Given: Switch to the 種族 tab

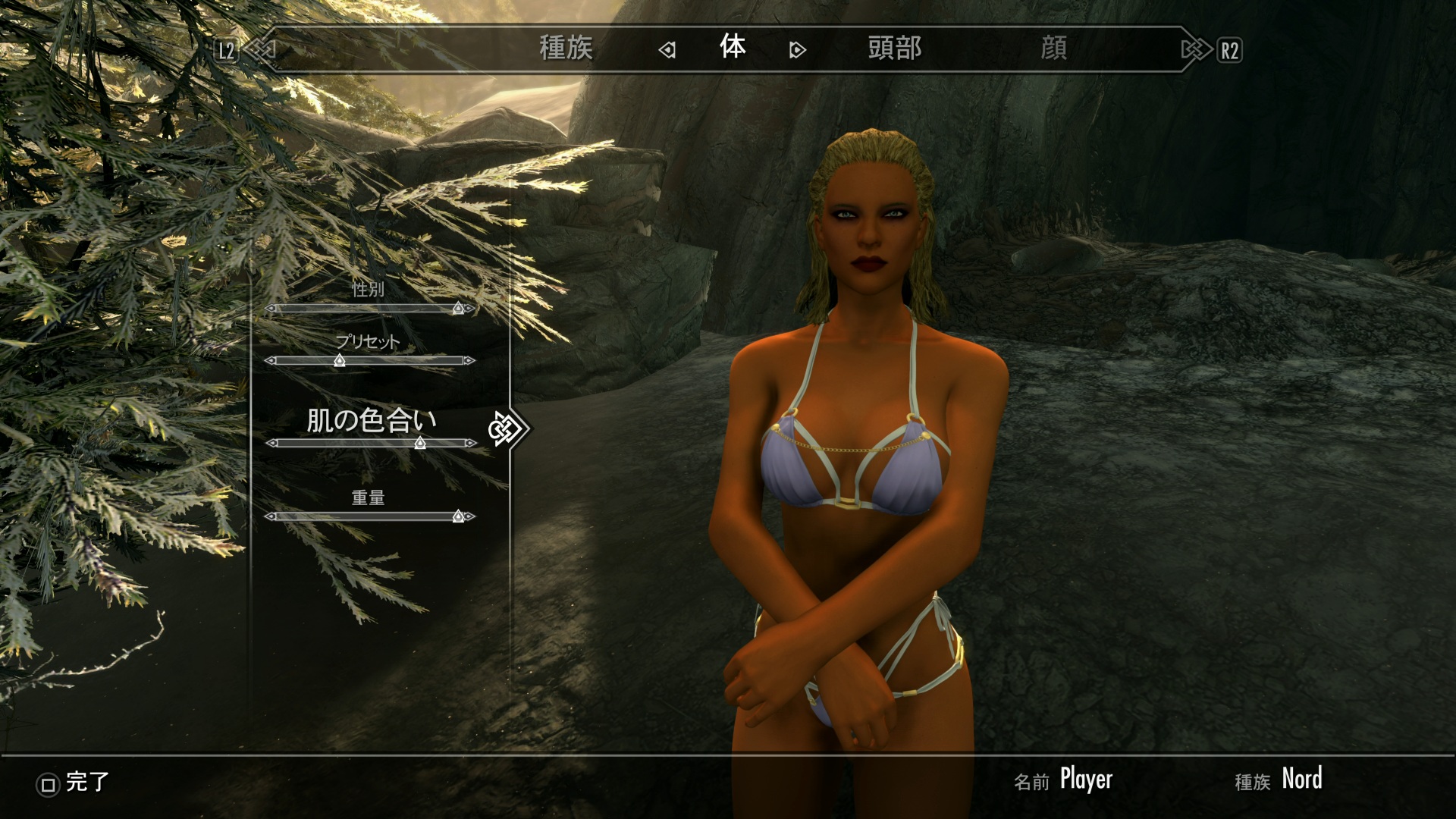Looking at the screenshot, I should point(566,49).
